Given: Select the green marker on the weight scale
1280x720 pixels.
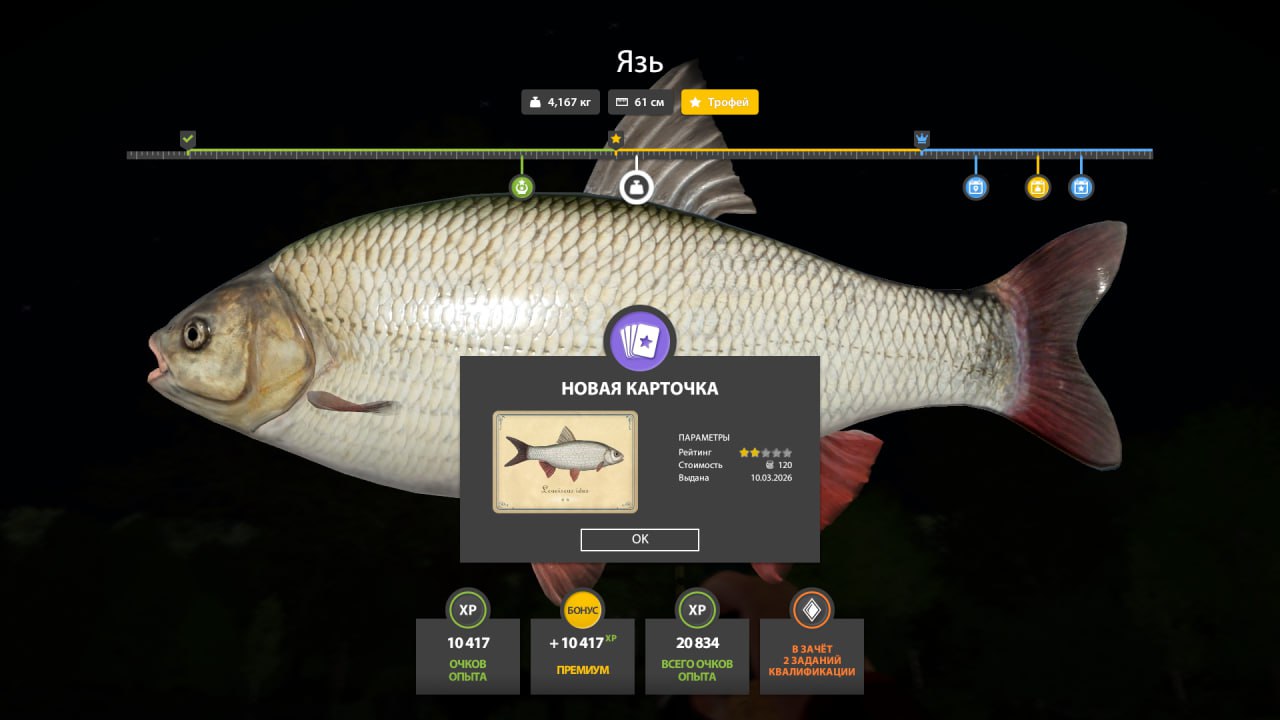Looking at the screenshot, I should [x=522, y=187].
